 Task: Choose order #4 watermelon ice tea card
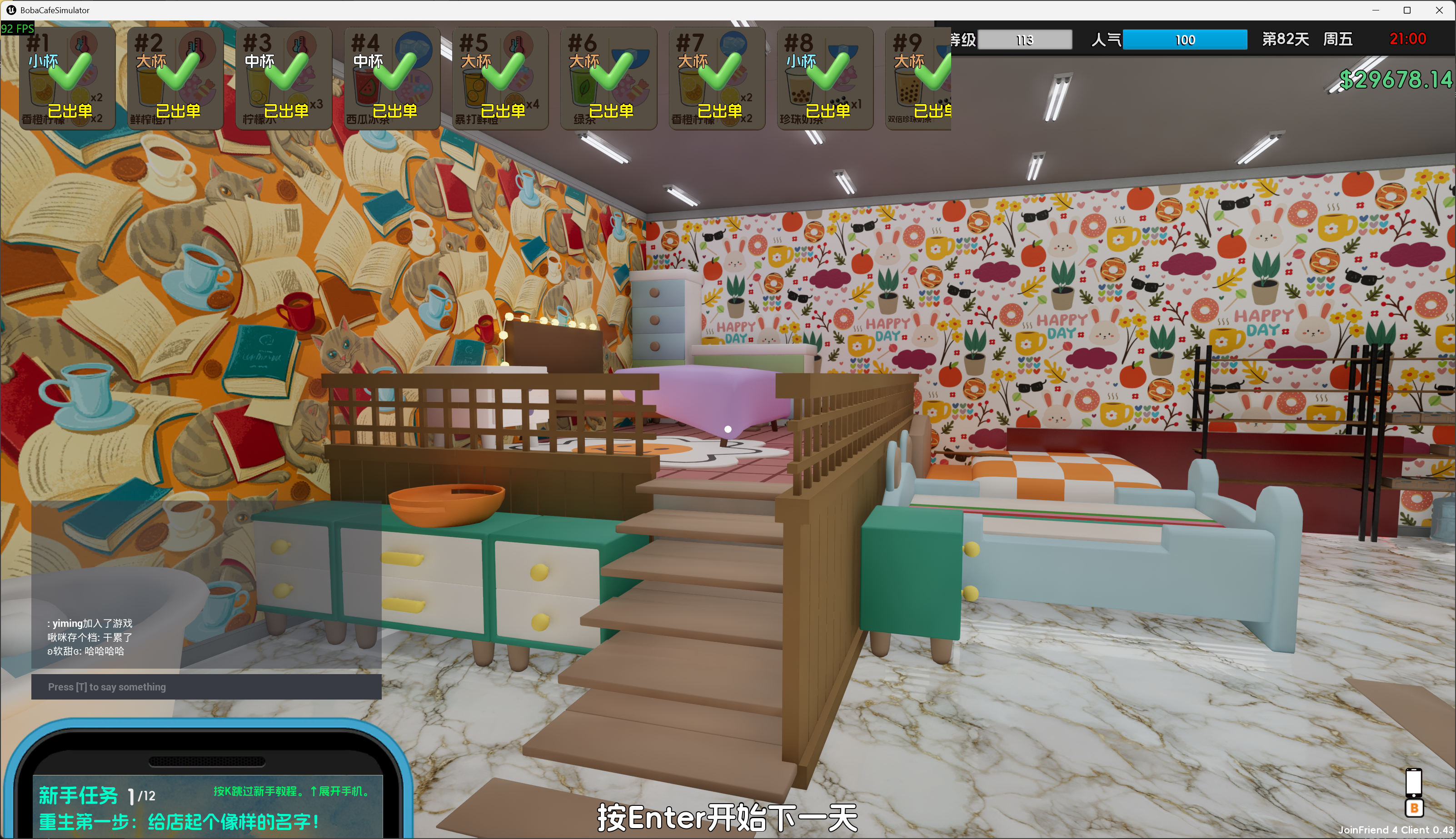[x=392, y=78]
